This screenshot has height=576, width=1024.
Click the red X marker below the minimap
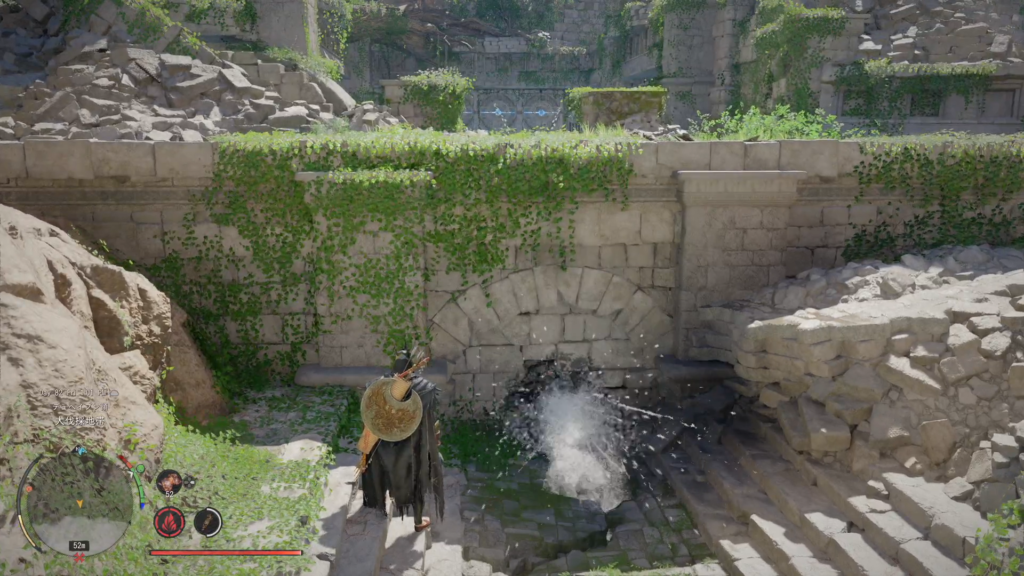[x=77, y=557]
